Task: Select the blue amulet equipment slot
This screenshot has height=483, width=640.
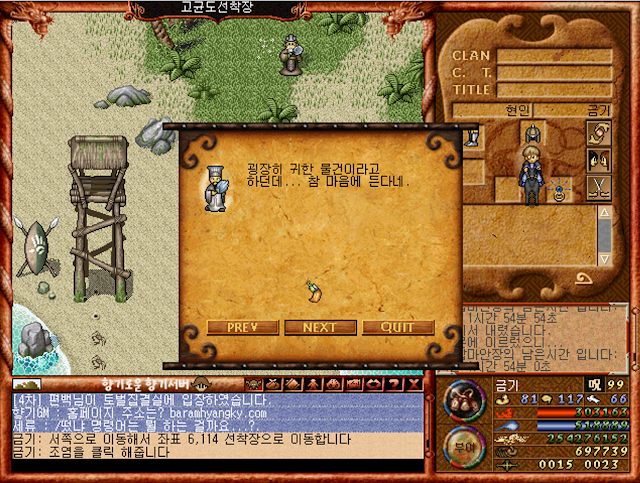Action: coord(559,194)
